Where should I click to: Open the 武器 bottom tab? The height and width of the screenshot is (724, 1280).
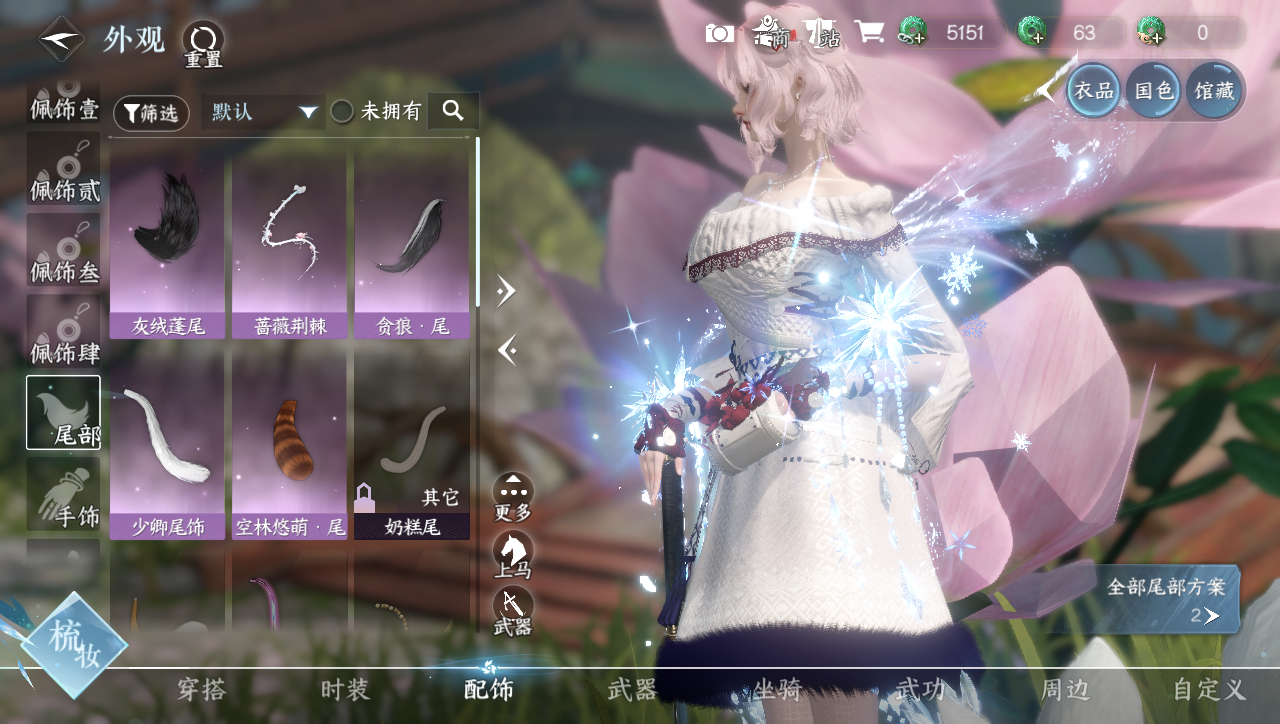[x=632, y=690]
